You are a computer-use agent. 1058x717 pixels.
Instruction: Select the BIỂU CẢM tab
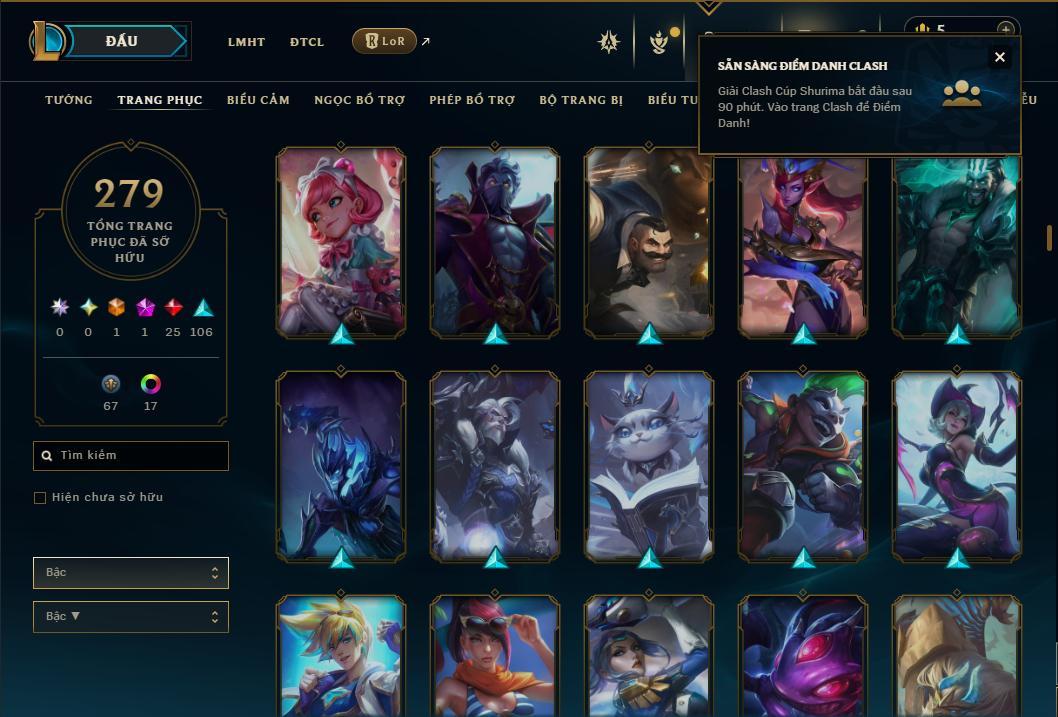[x=258, y=100]
